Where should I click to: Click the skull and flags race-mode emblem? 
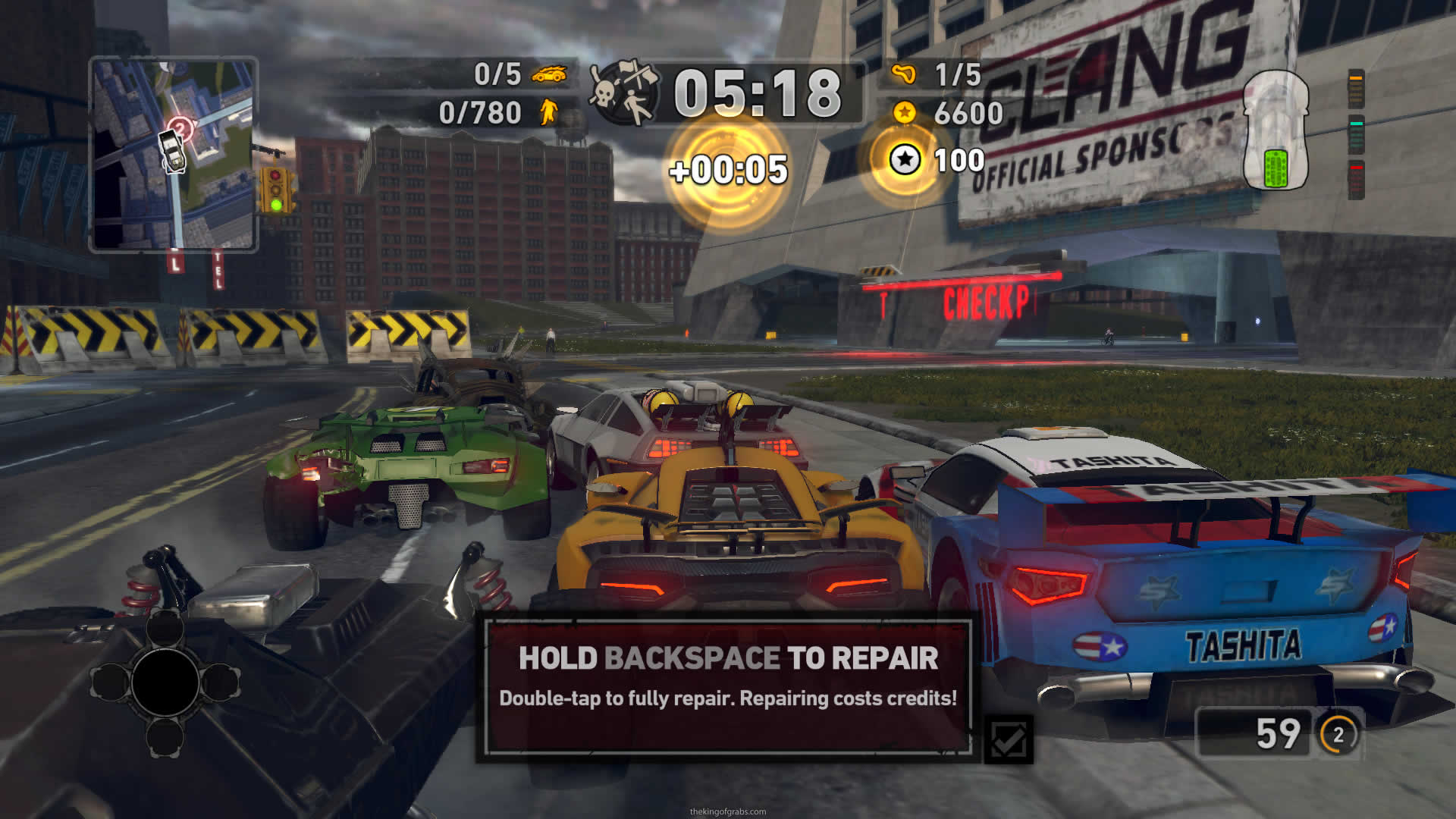click(626, 93)
